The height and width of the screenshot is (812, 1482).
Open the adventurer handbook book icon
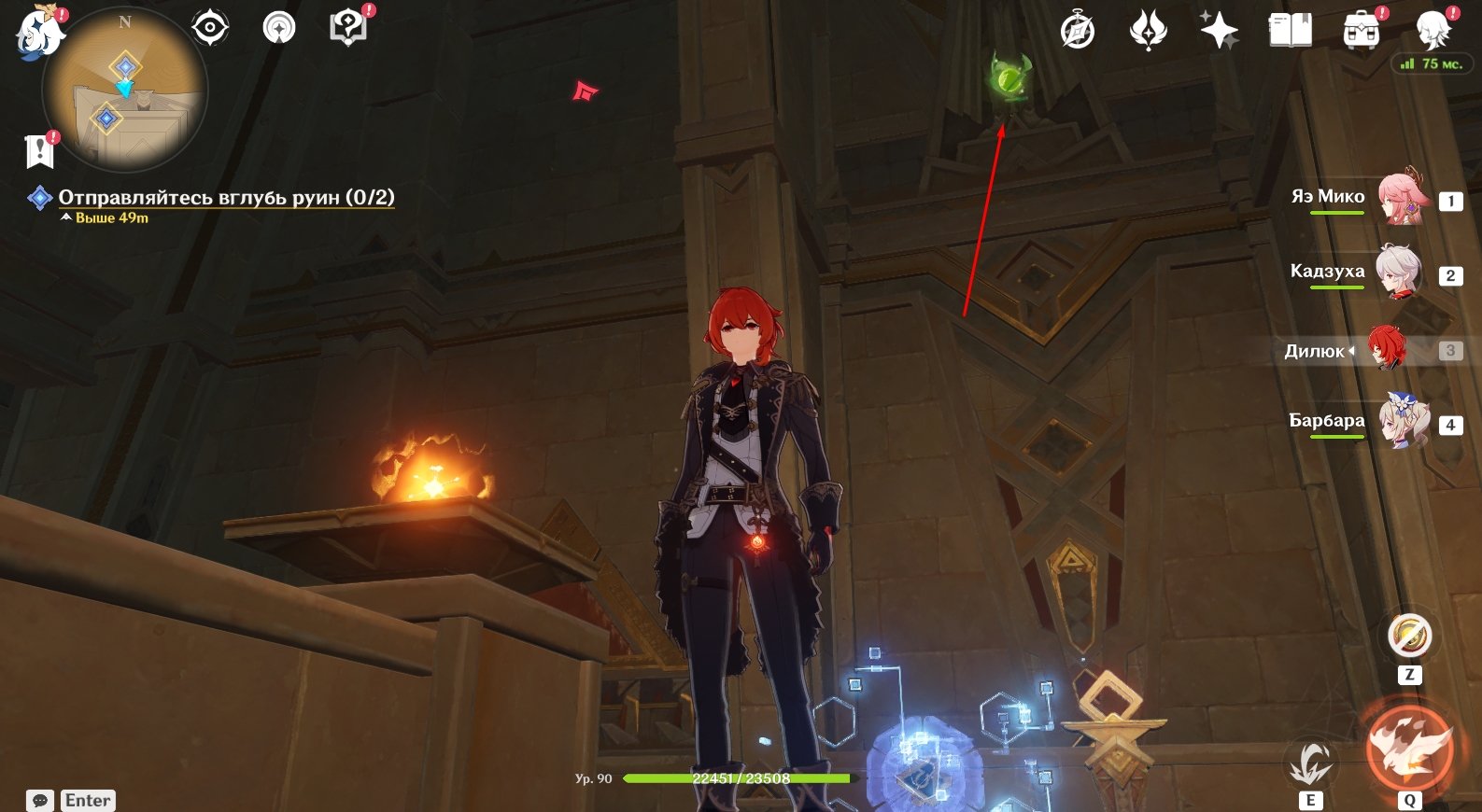point(1290,31)
